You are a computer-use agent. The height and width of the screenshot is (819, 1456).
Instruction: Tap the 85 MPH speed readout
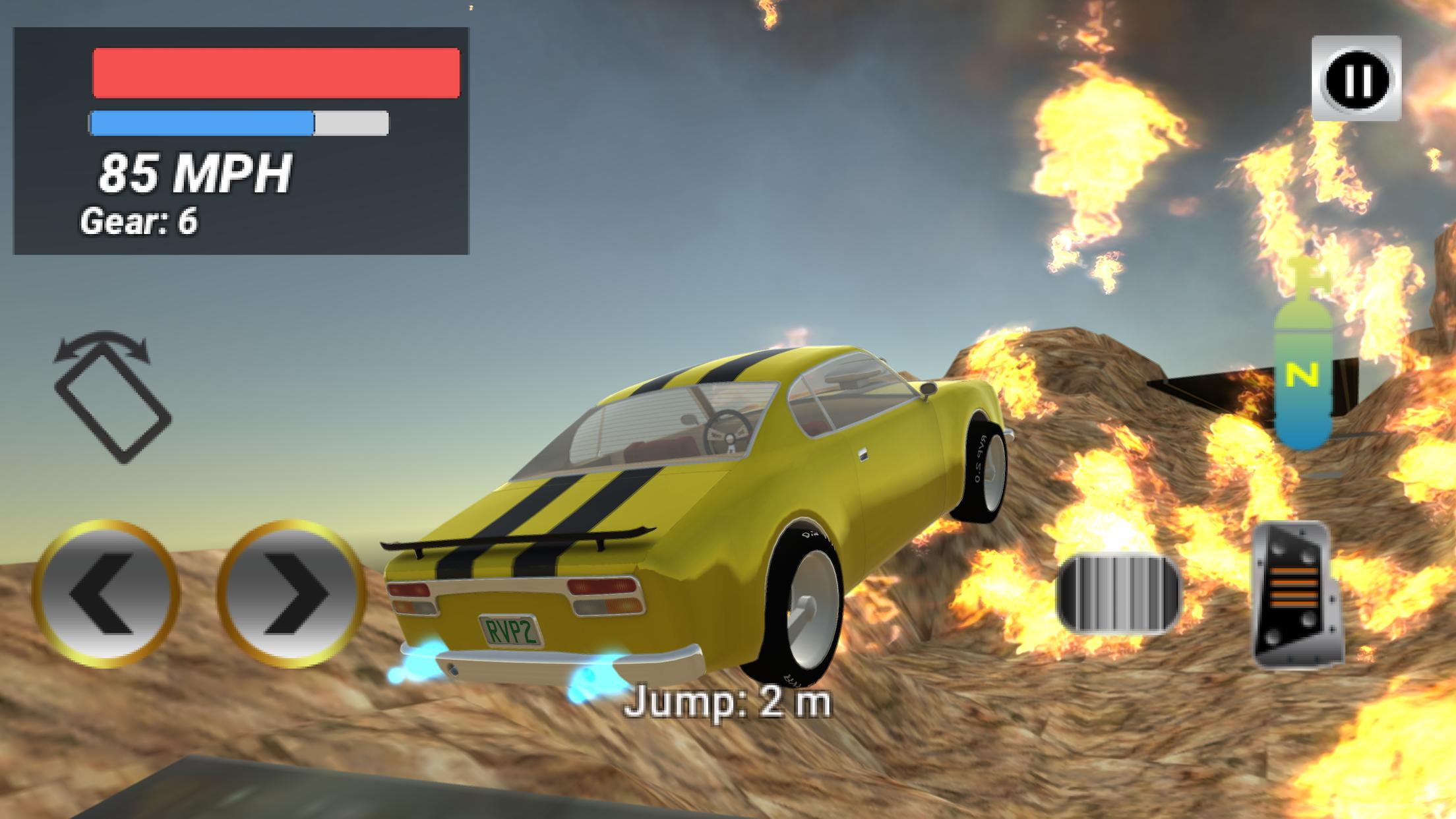point(195,175)
